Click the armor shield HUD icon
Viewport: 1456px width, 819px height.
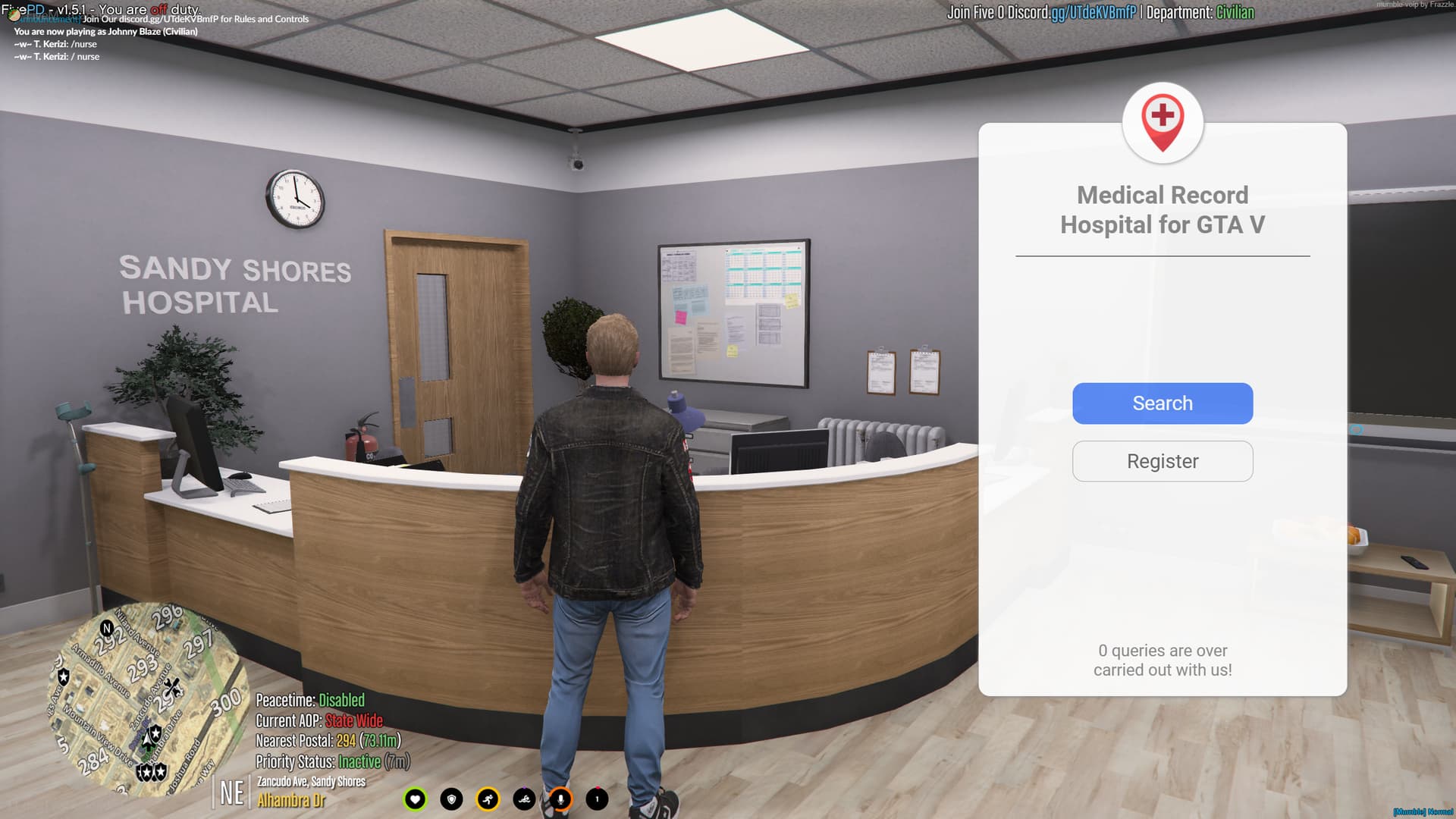[451, 799]
